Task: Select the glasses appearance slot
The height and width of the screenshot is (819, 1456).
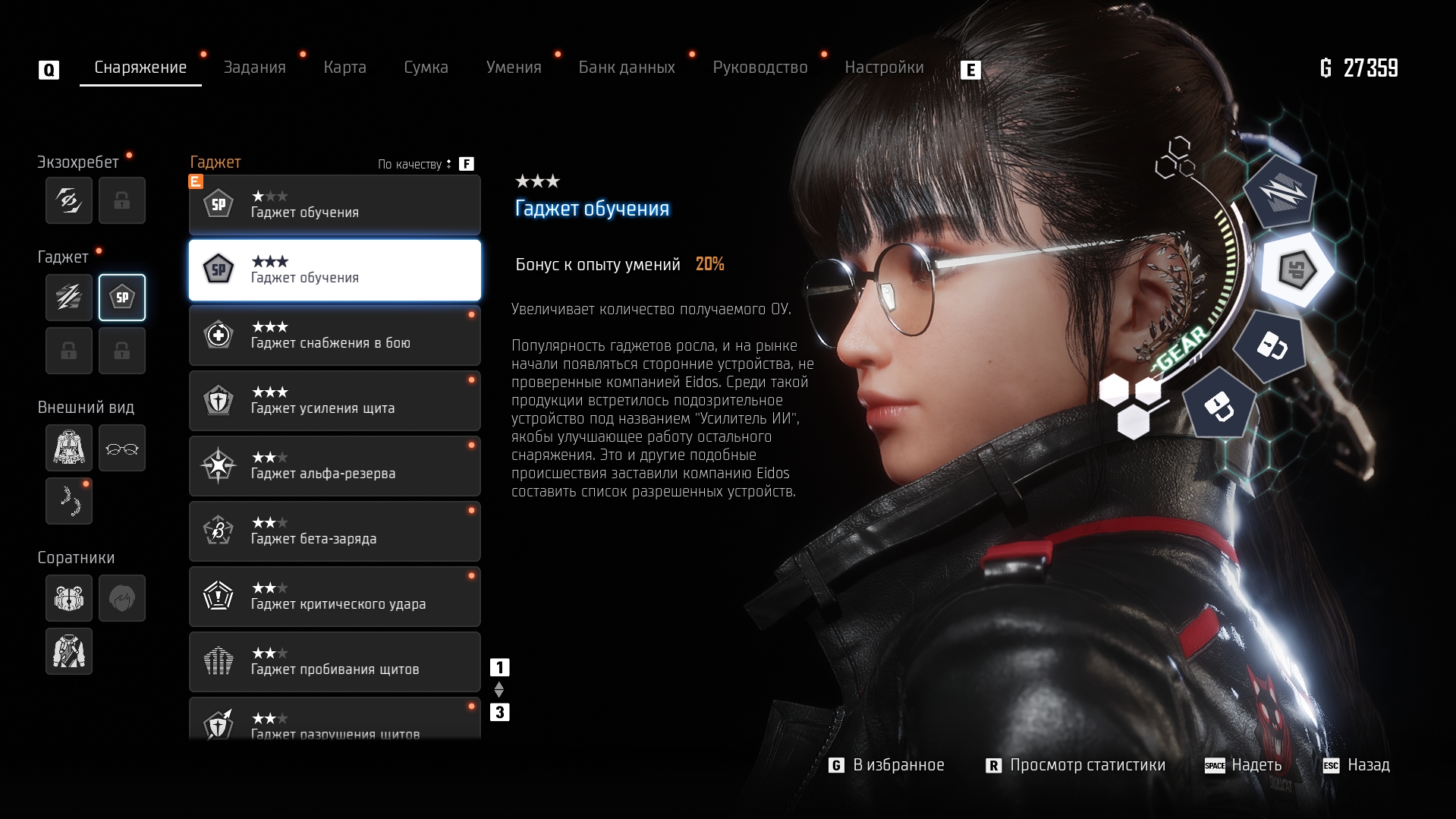Action: click(122, 448)
